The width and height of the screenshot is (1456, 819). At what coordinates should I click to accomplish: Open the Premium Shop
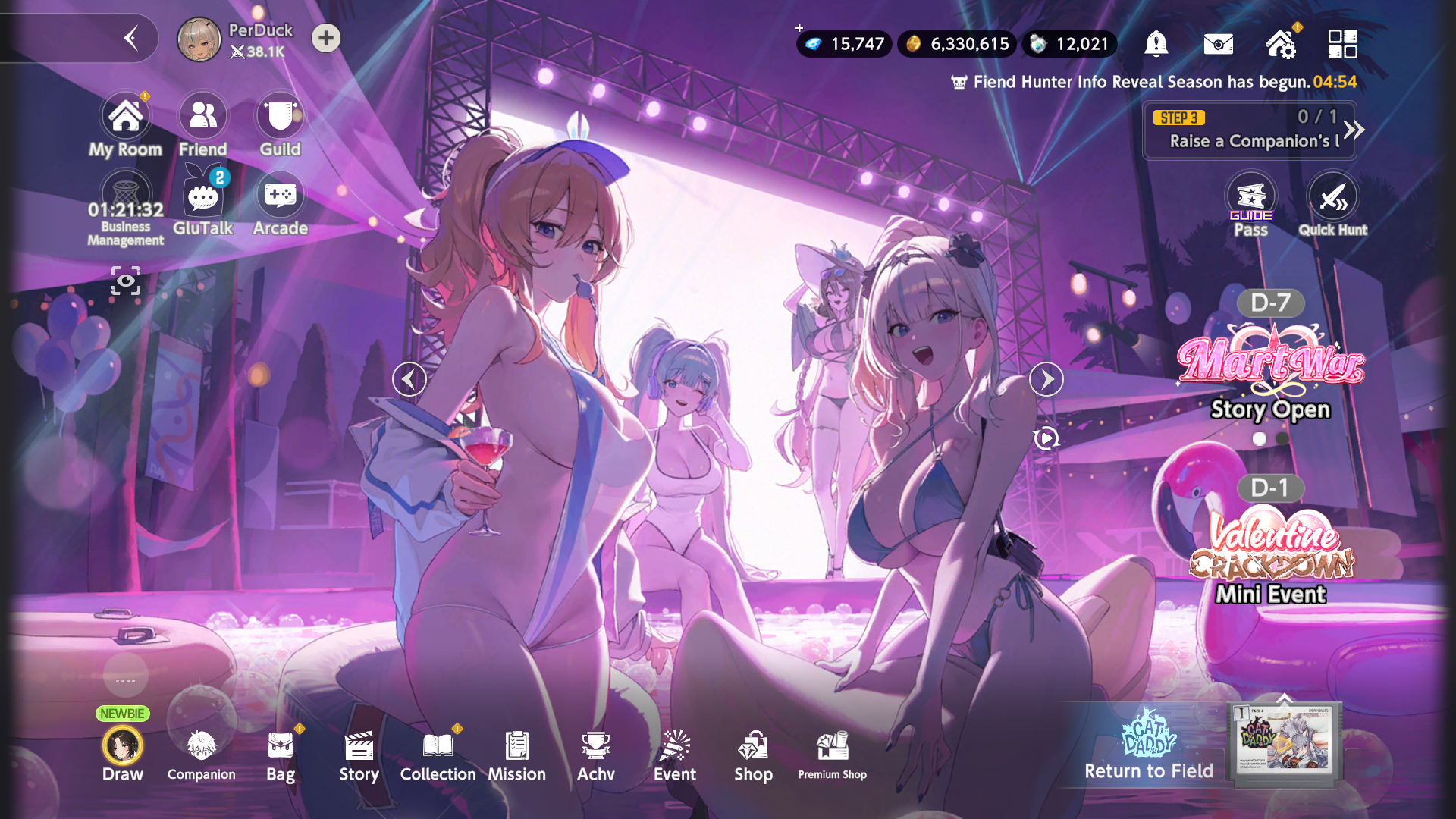(832, 752)
